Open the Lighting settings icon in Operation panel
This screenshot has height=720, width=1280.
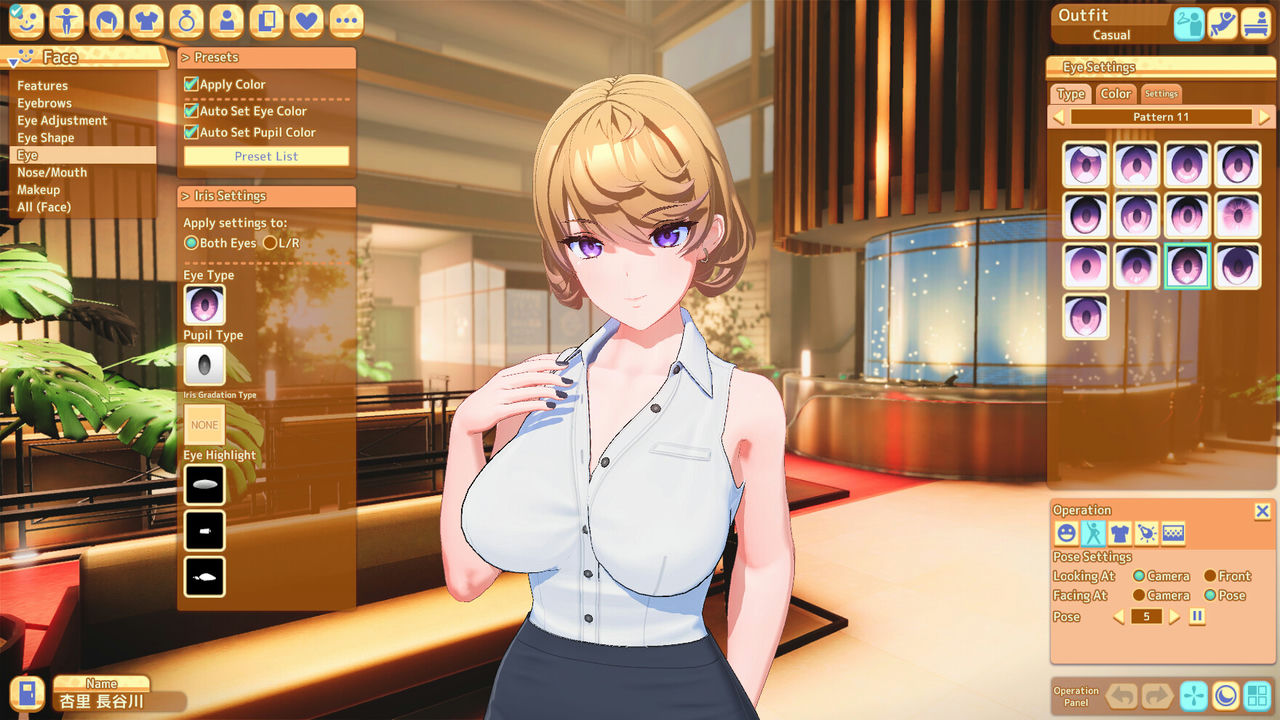[x=1147, y=533]
